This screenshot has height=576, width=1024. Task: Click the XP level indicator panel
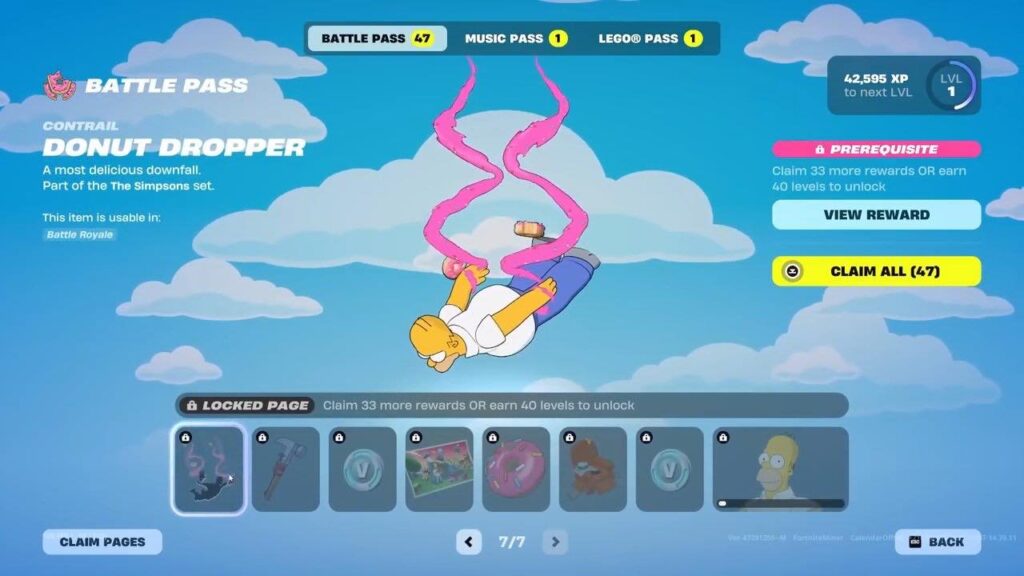[904, 85]
